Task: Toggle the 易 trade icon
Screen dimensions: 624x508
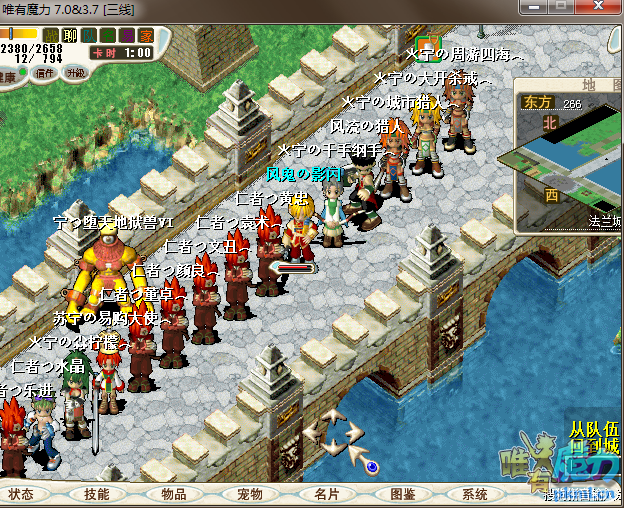Action: tap(127, 36)
